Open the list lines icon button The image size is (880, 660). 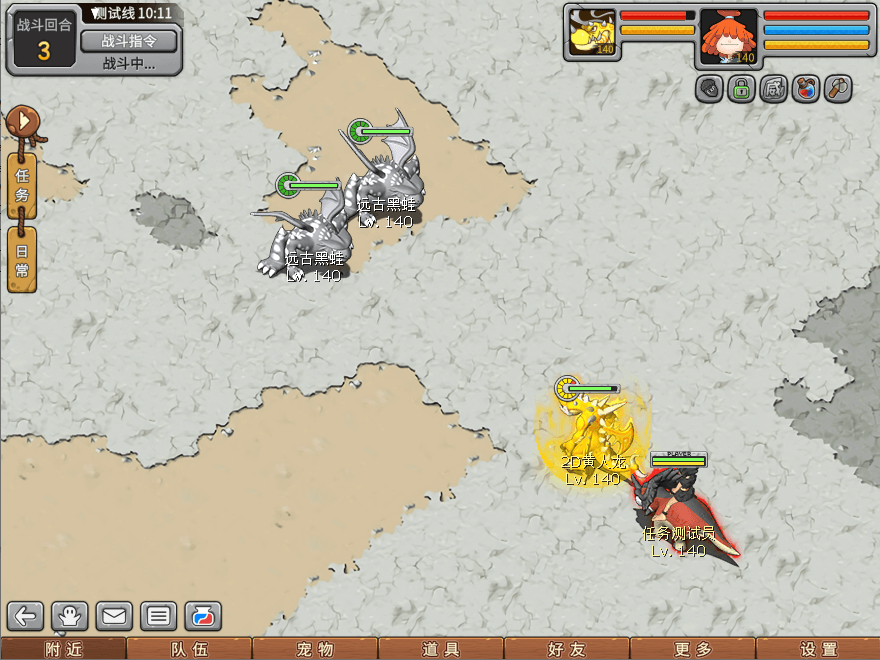click(x=159, y=616)
